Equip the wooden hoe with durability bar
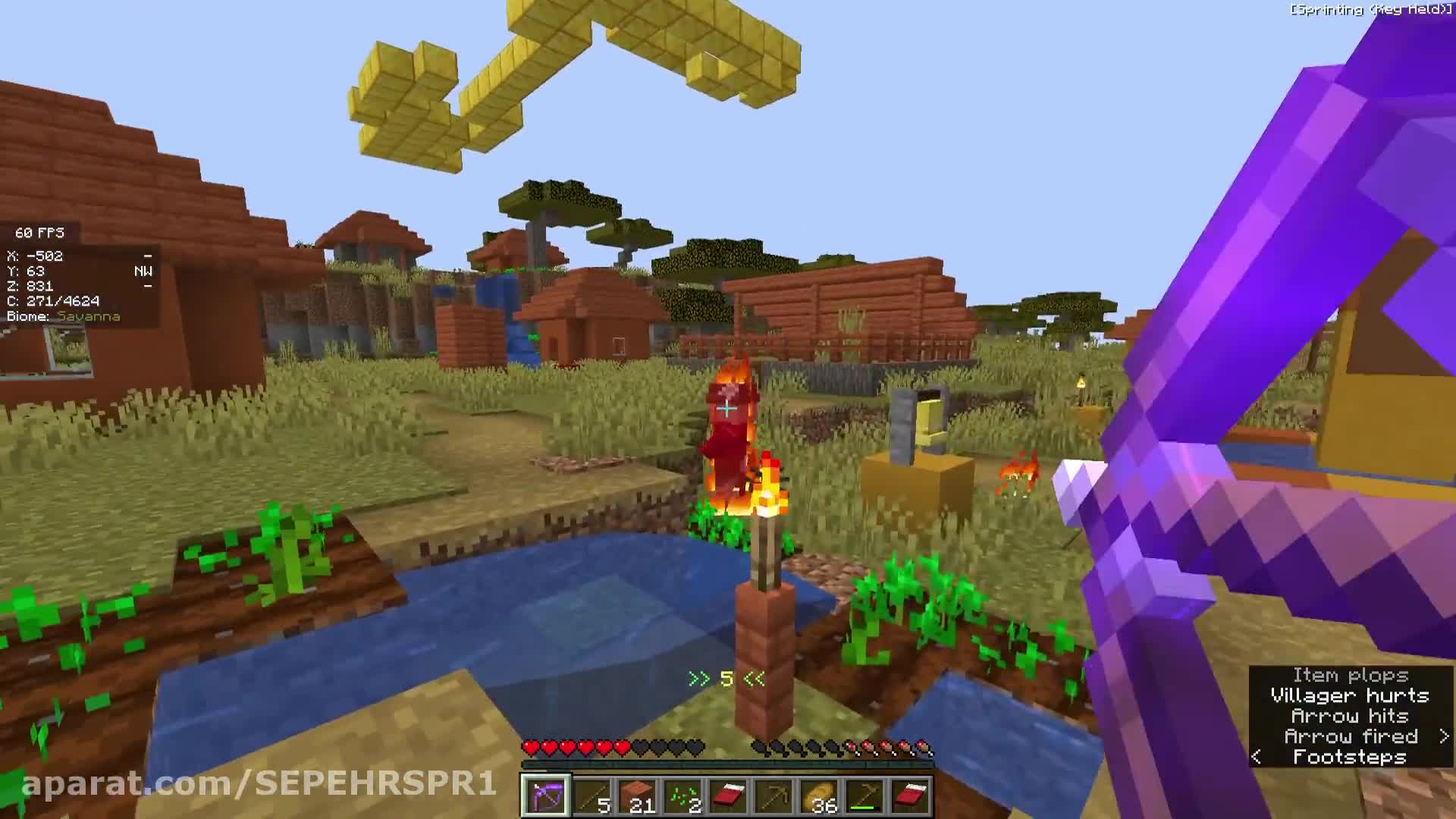1456x819 pixels. pos(865,796)
